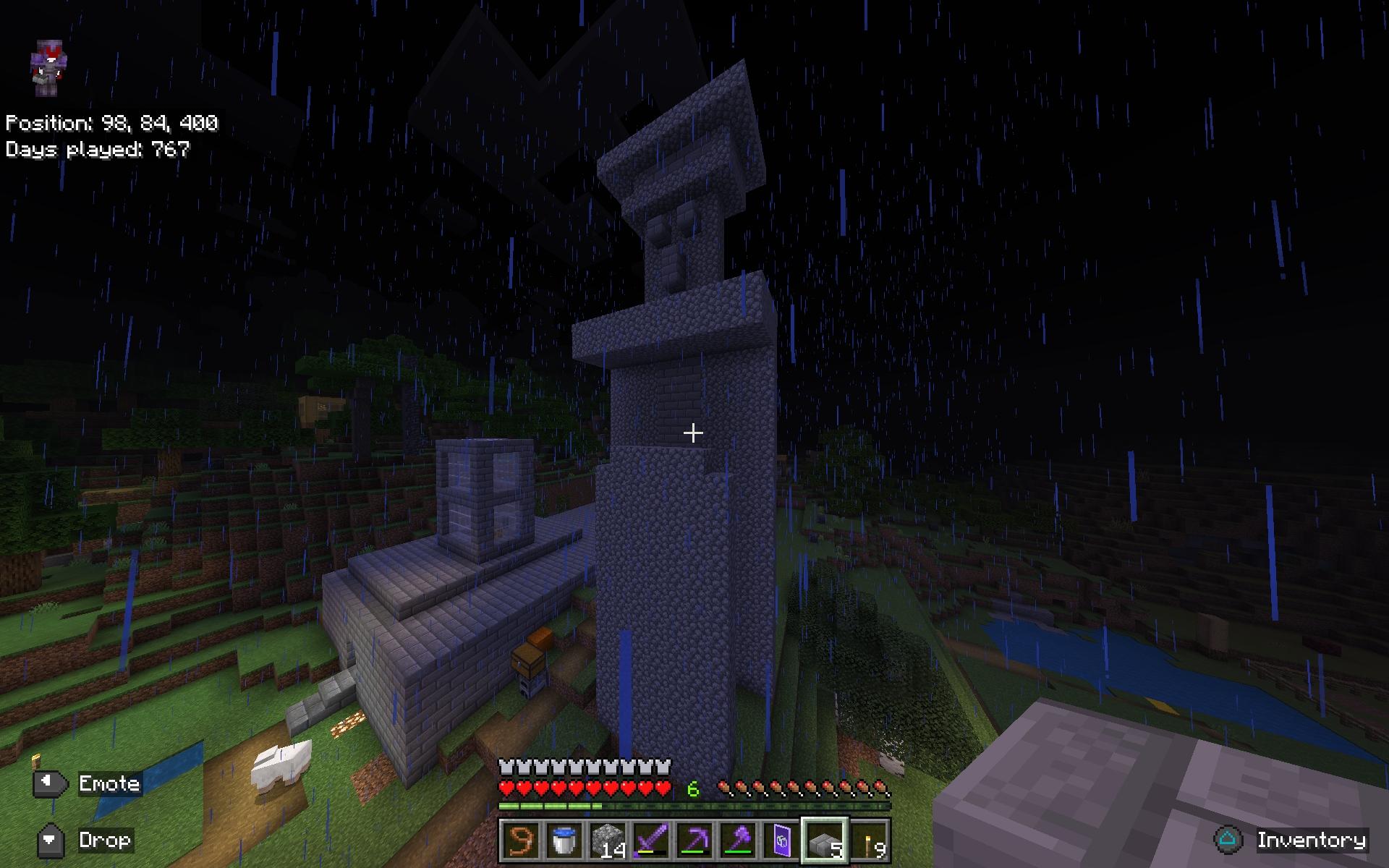
Task: Click the leftmost heart in the health bar
Action: [x=507, y=788]
